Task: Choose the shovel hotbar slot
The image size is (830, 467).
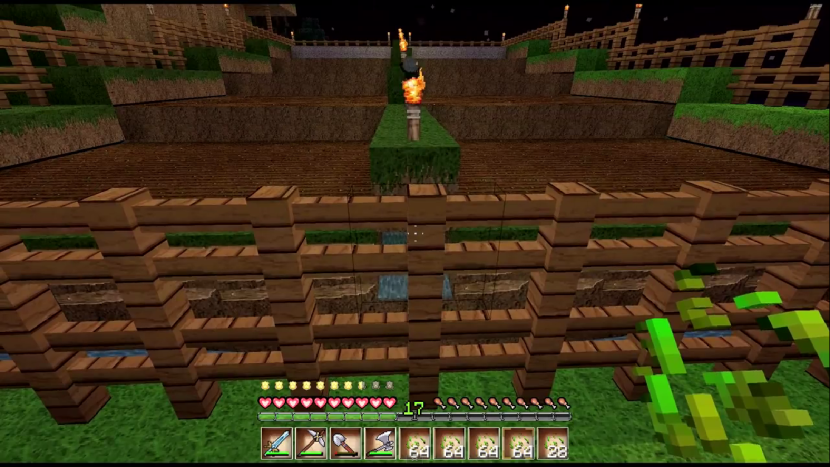Action: (x=346, y=443)
